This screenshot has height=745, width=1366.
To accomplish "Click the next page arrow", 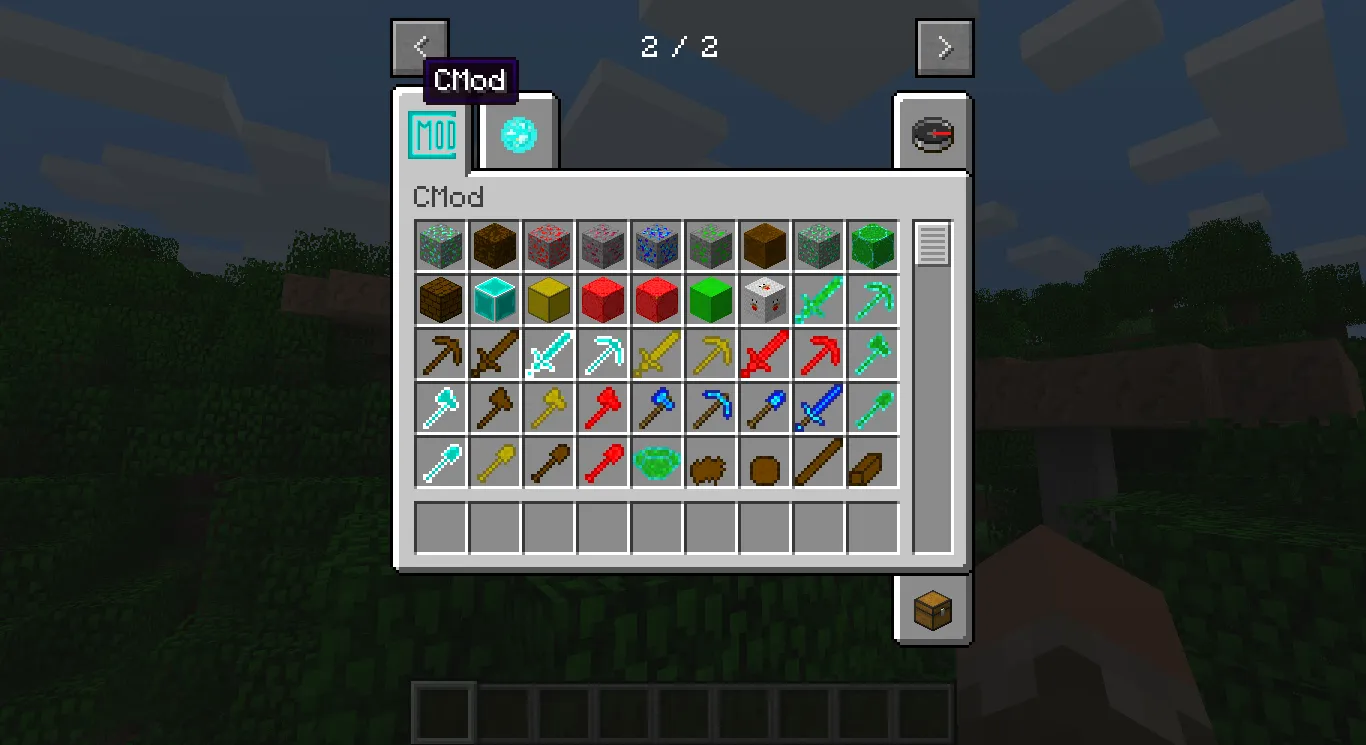I will [x=944, y=46].
